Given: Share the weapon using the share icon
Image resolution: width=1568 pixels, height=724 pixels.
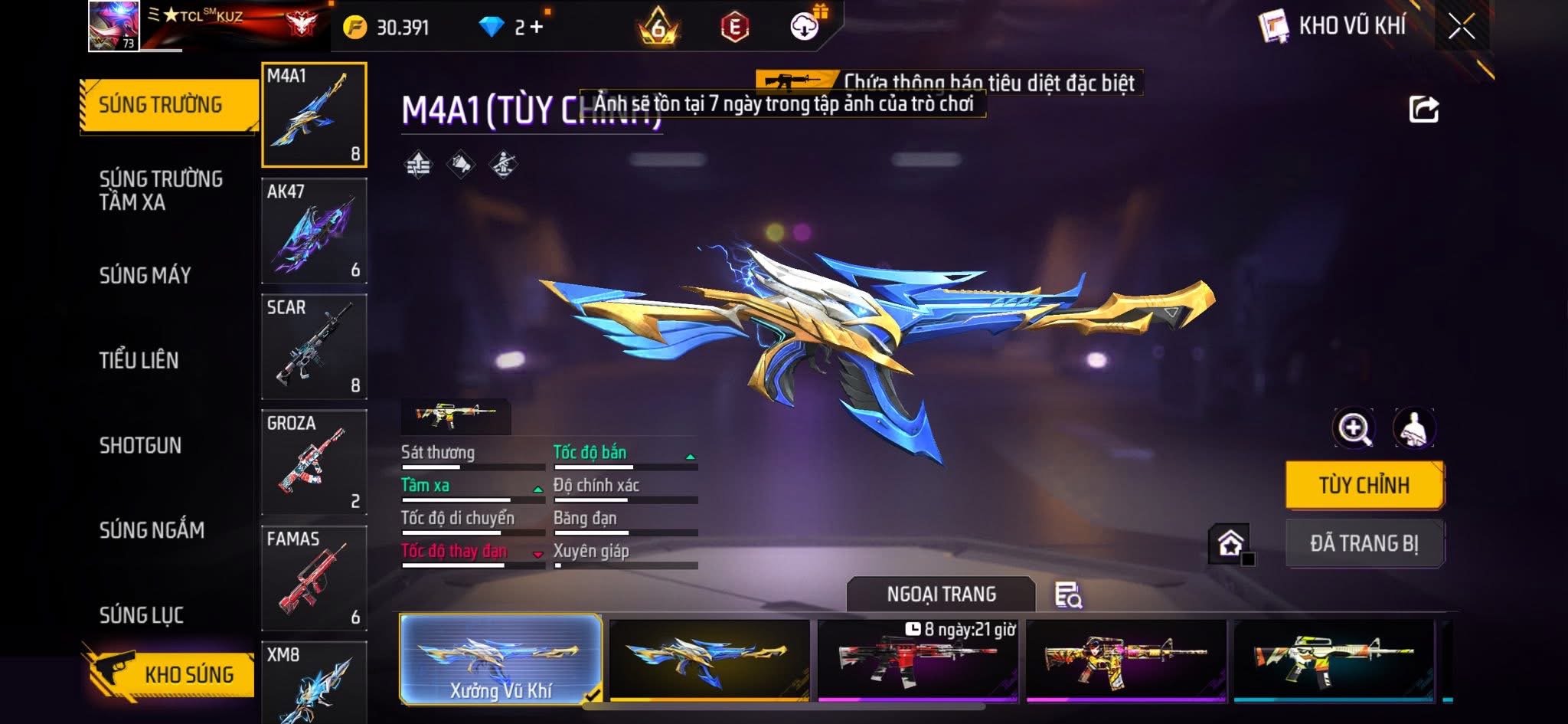Looking at the screenshot, I should click(x=1423, y=110).
